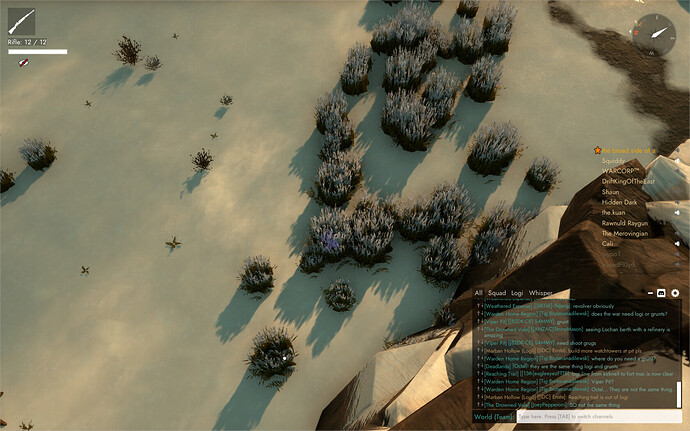
Task: Select Rawnuld Raygun in squad list
Action: click(626, 223)
